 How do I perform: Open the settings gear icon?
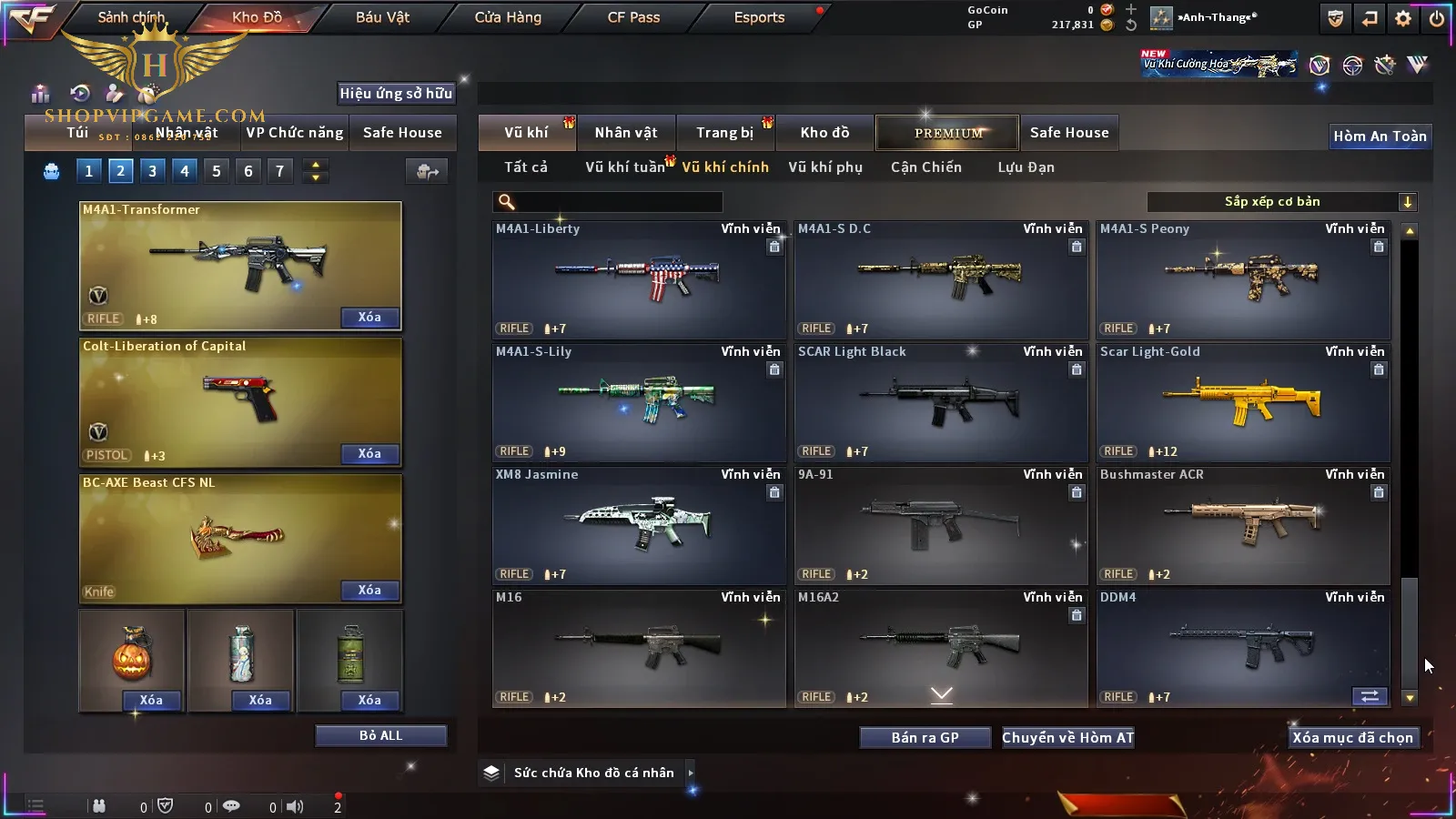1403,18
